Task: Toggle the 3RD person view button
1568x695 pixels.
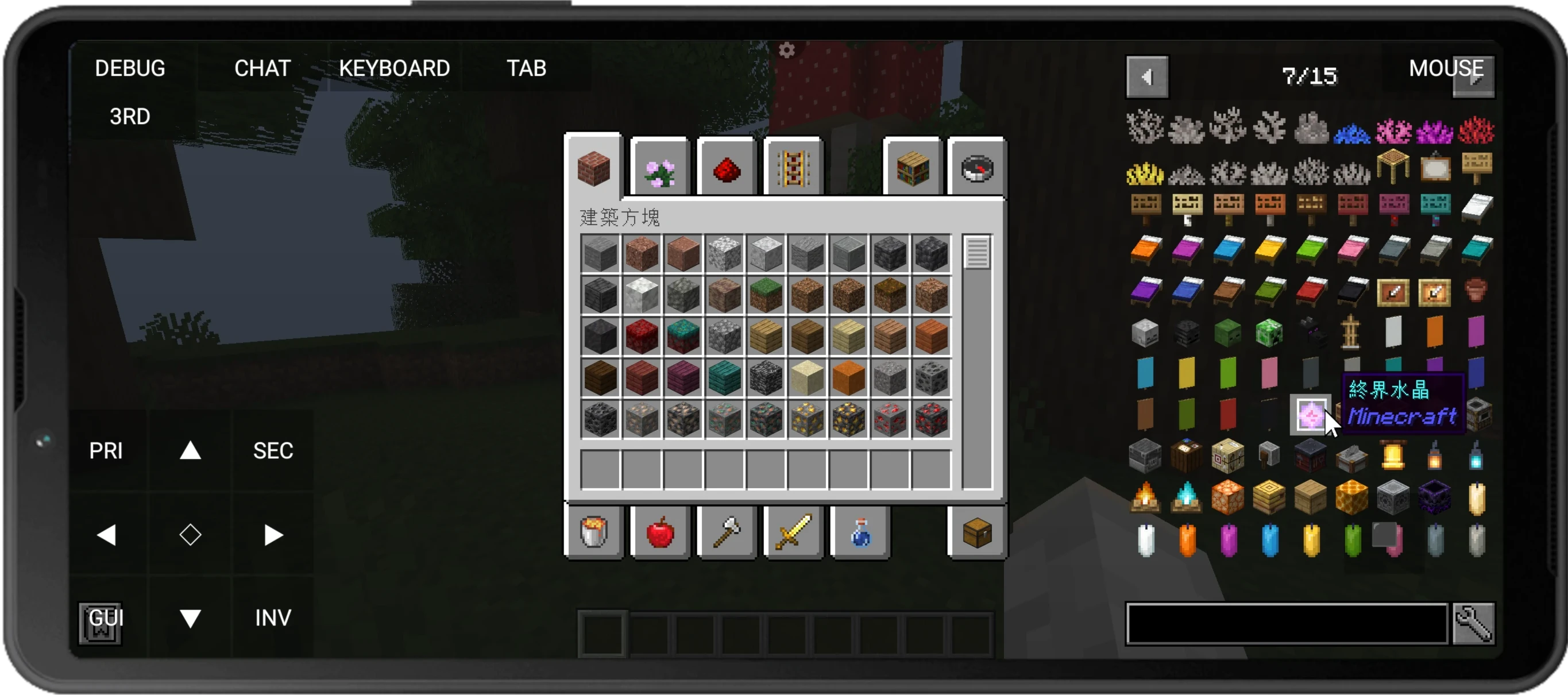Action: point(130,116)
